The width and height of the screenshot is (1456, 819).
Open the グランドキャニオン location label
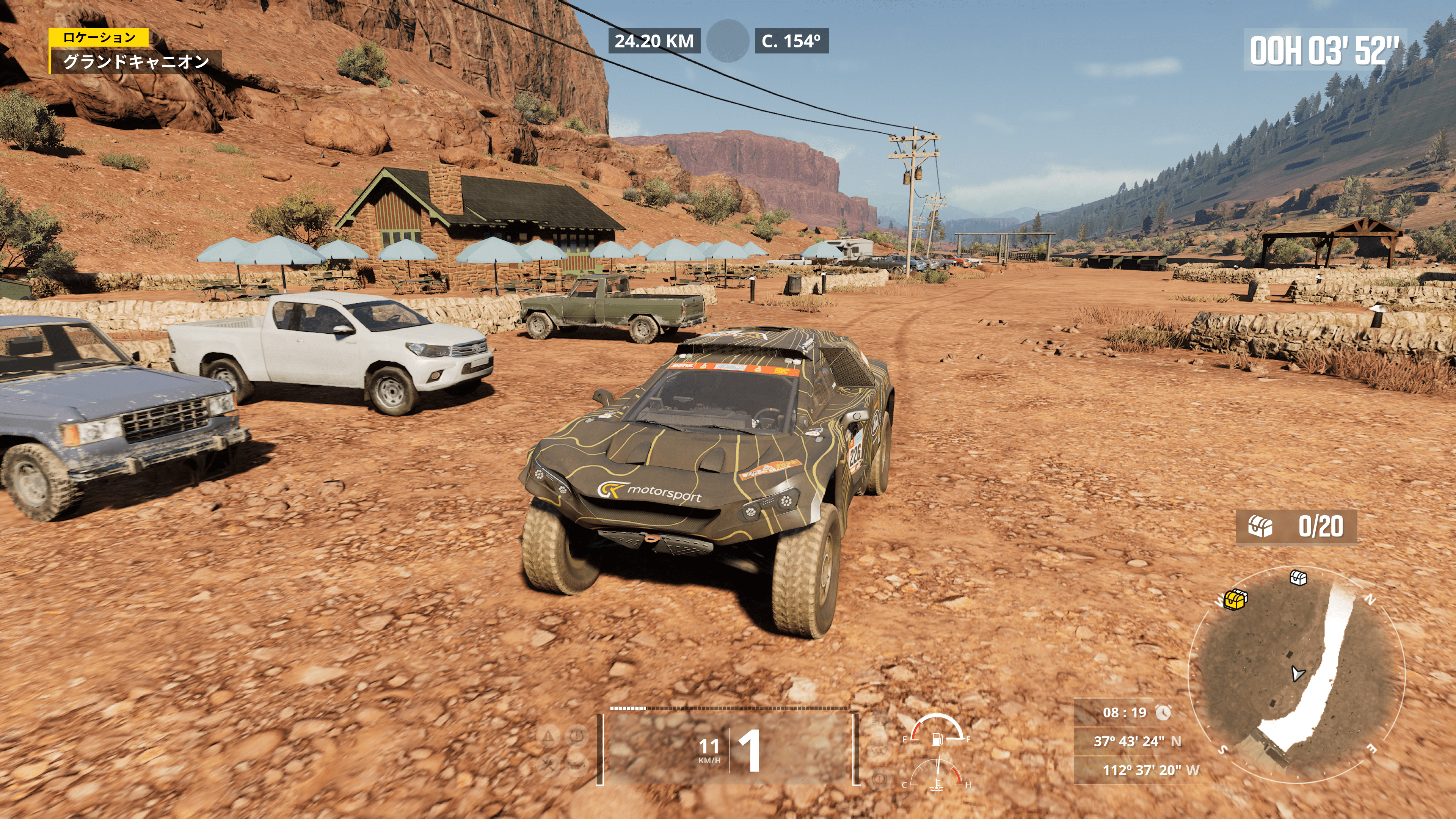click(136, 61)
